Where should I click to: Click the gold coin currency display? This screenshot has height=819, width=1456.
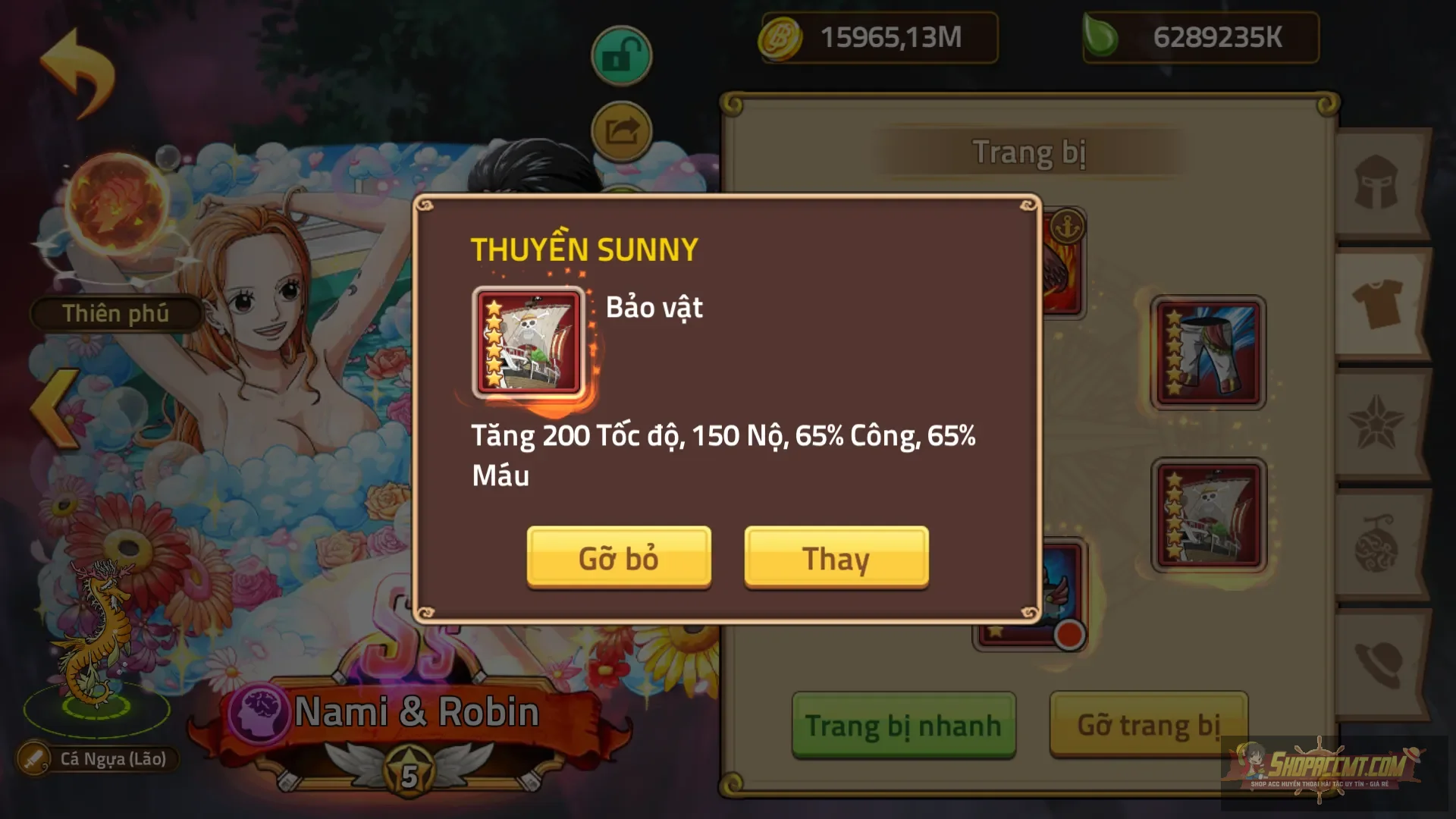coord(878,38)
